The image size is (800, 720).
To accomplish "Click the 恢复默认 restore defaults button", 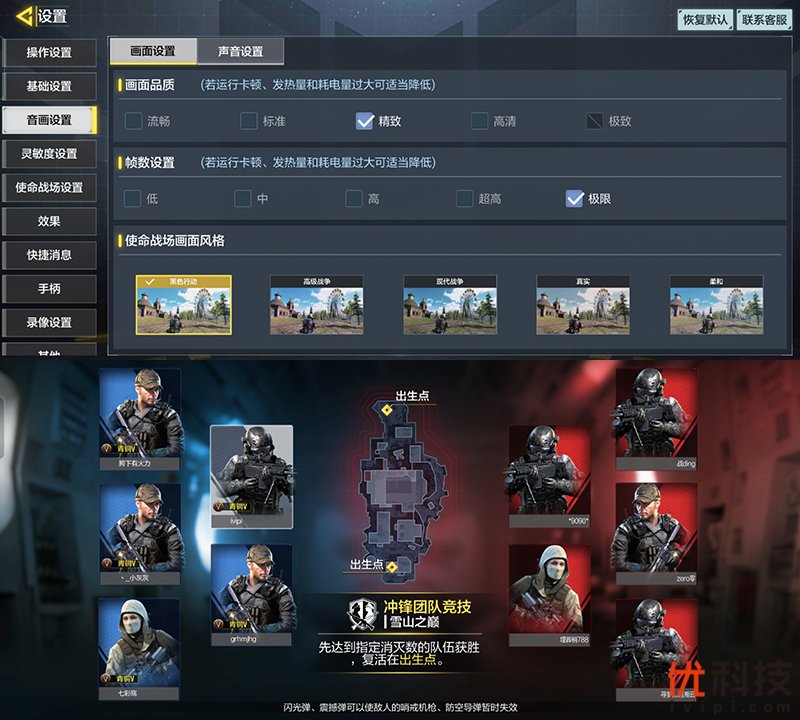I will coord(705,20).
